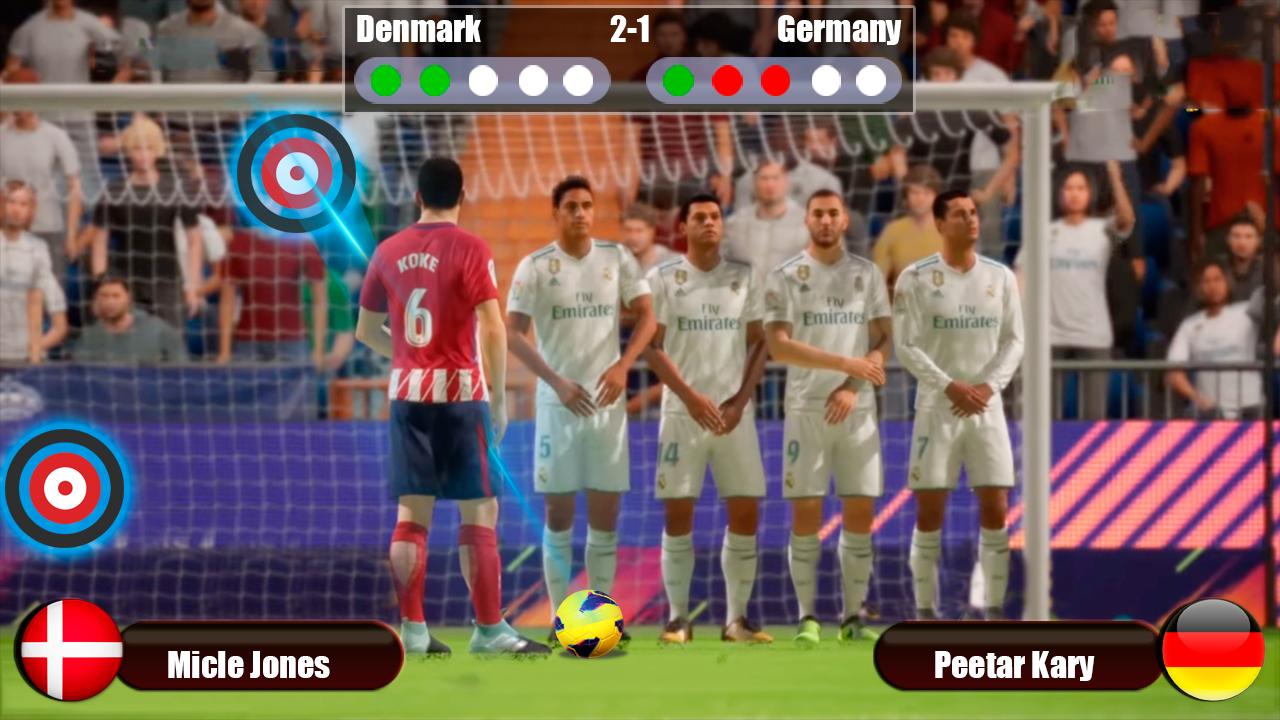This screenshot has height=720, width=1280.
Task: Select the Micle Jones name plate
Action: click(258, 664)
